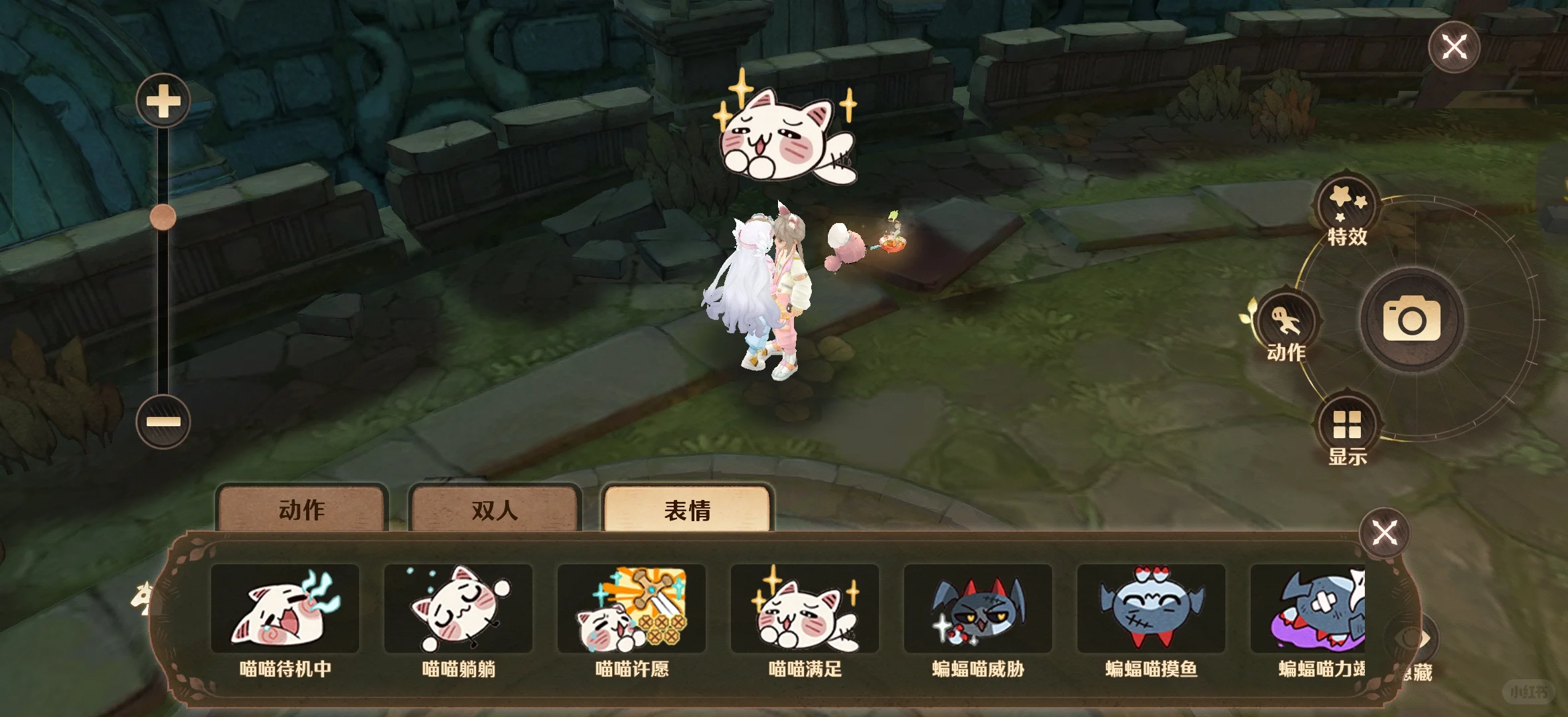The height and width of the screenshot is (717, 1568).
Task: Switch to the 动作 tab
Action: point(302,511)
